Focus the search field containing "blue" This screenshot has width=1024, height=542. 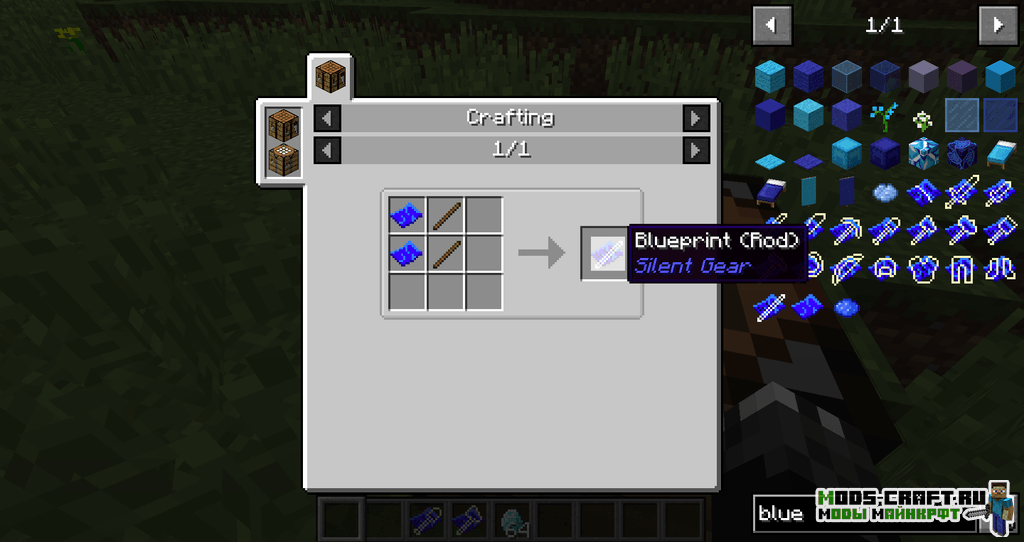click(x=780, y=513)
